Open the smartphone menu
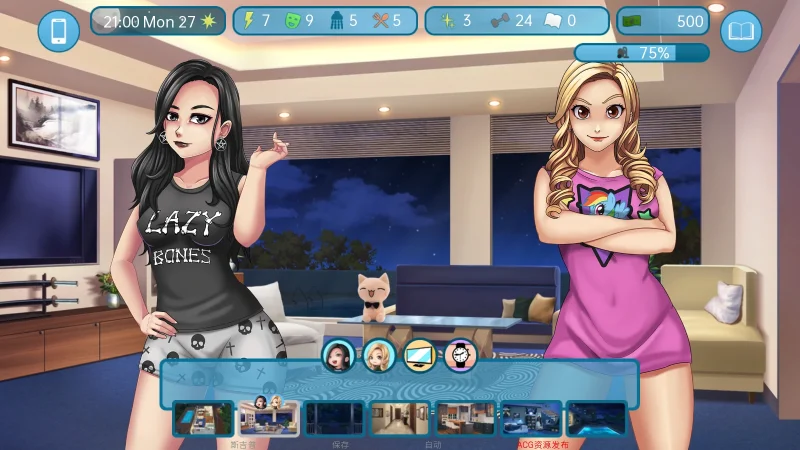The height and width of the screenshot is (450, 800). pyautogui.click(x=58, y=31)
